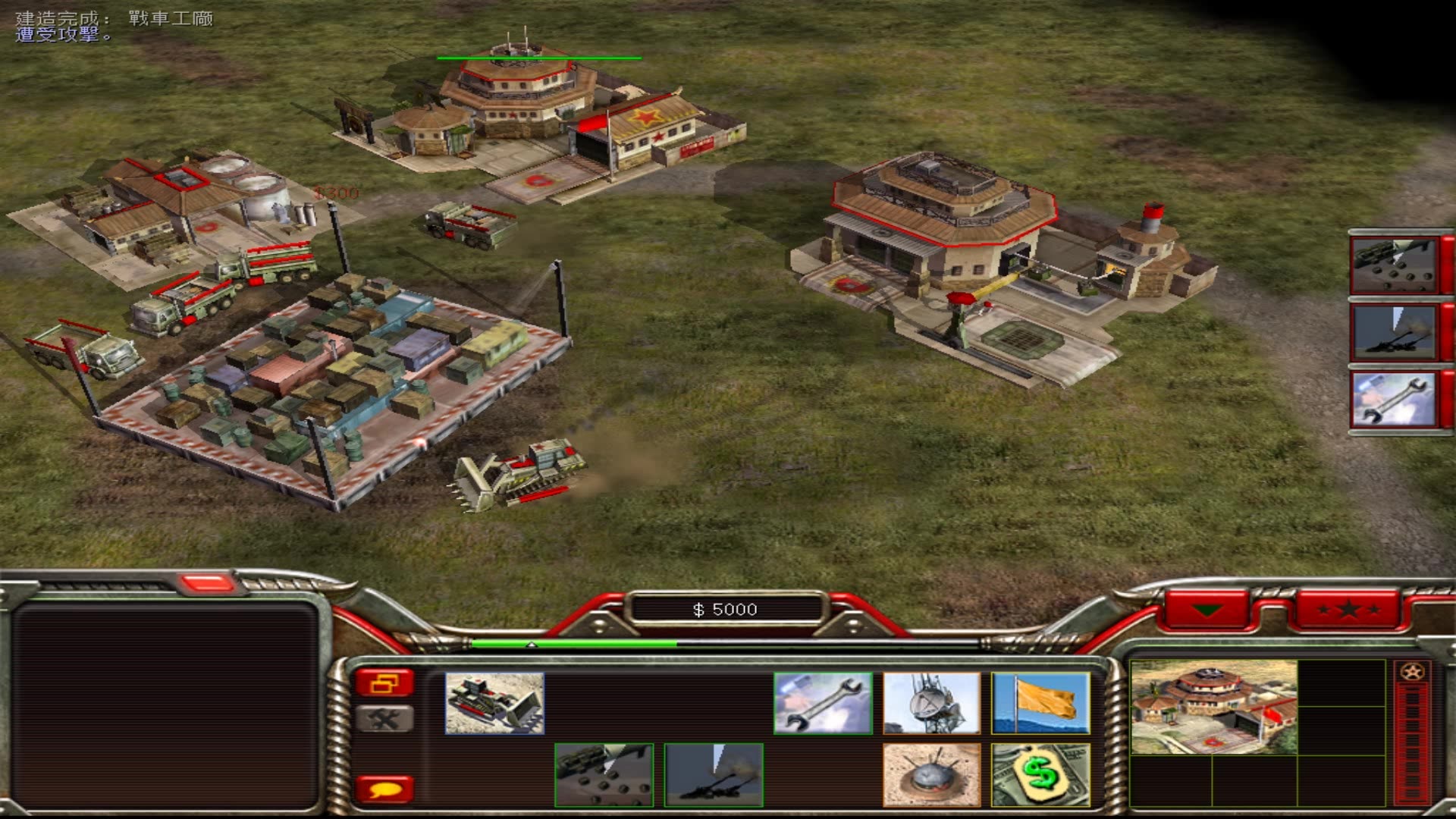Screen dimensions: 1456x819
Task: Set rally point with the orange flag
Action: click(1040, 703)
